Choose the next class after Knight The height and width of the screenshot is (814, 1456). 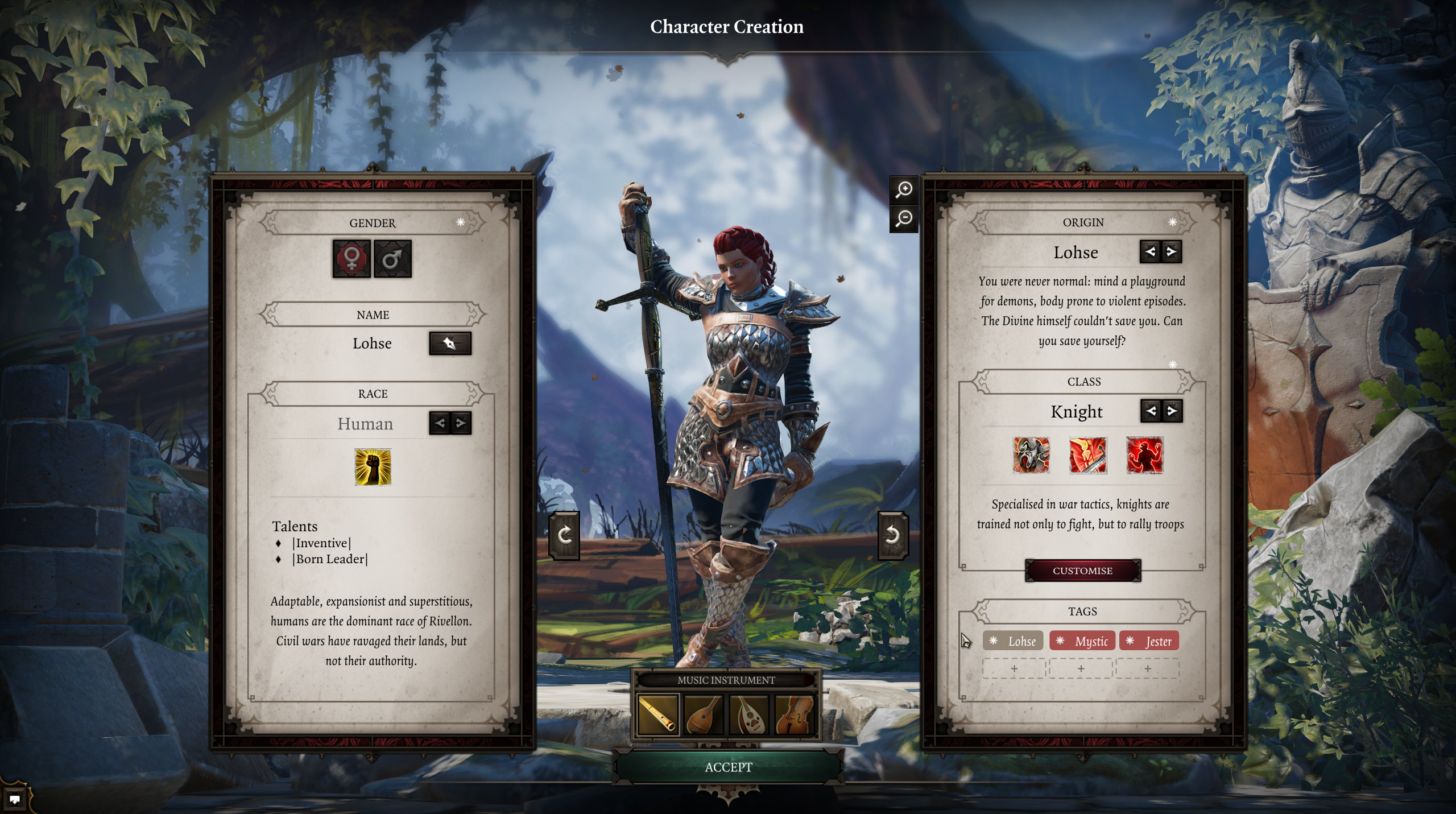1172,411
